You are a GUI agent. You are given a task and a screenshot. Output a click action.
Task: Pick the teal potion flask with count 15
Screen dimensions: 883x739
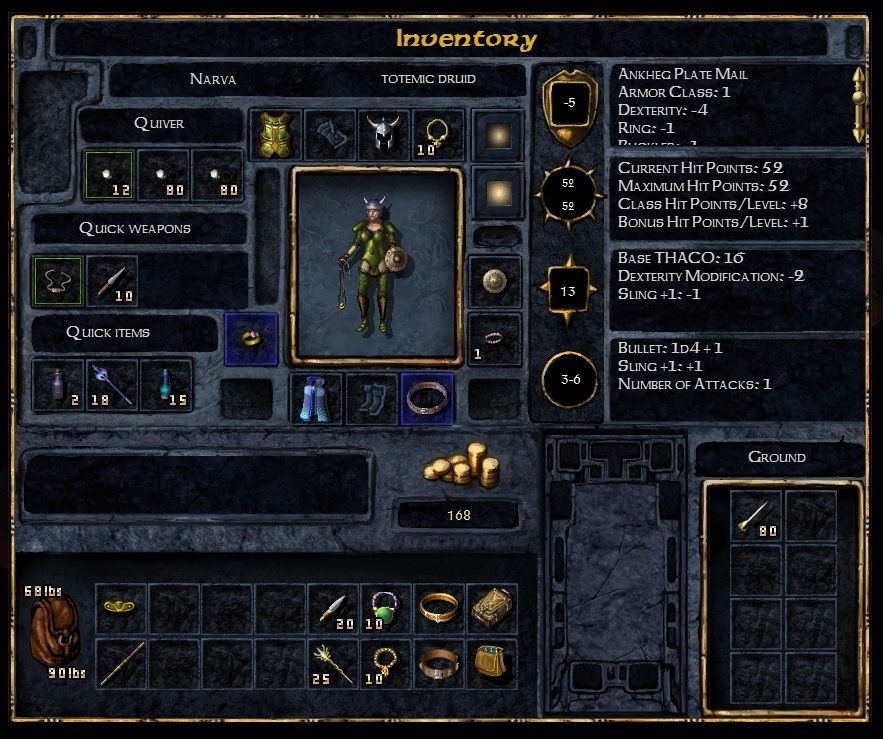tap(166, 386)
